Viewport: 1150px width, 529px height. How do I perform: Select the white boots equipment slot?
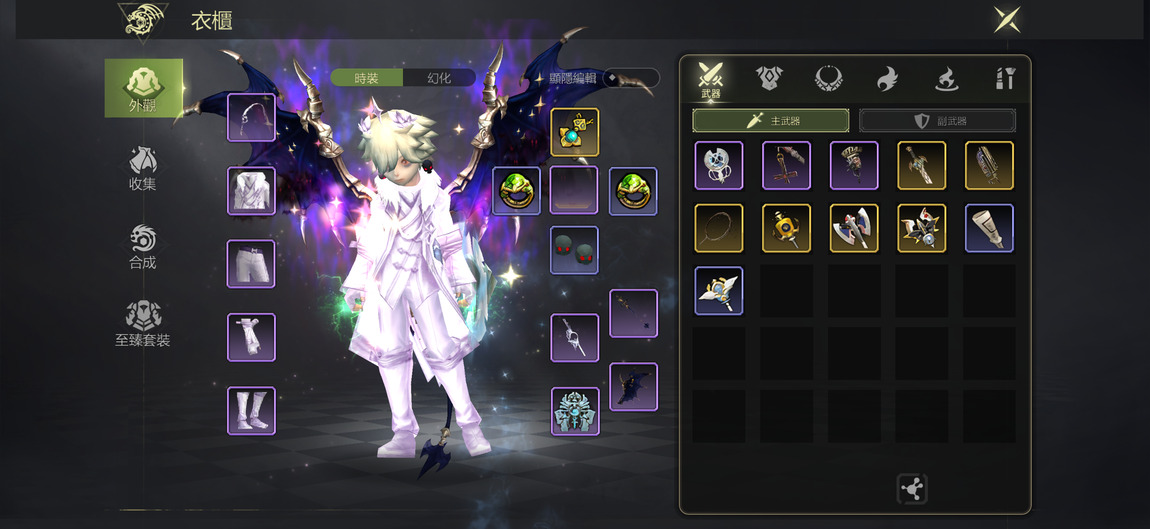[251, 411]
